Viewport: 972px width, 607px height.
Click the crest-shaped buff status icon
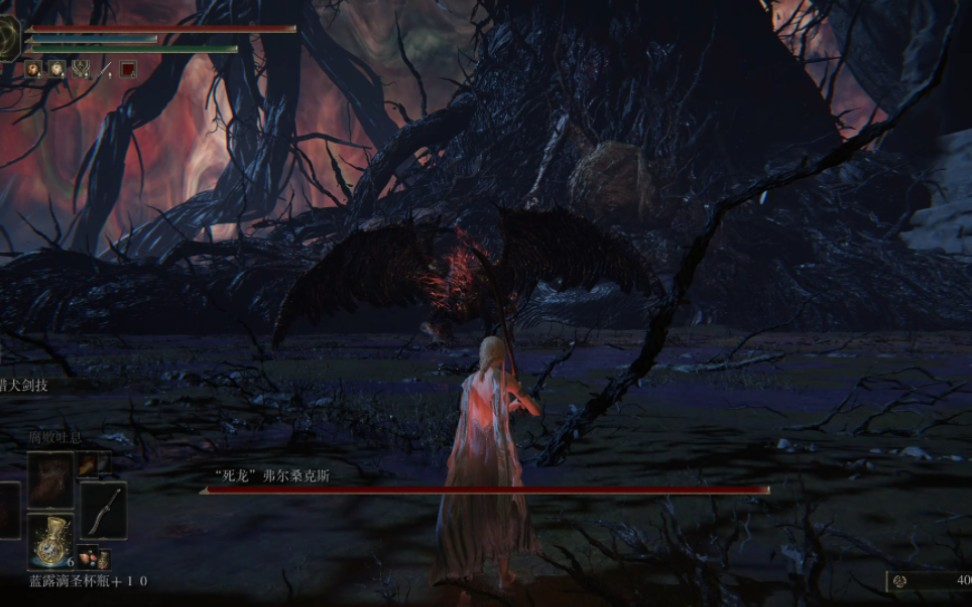80,69
